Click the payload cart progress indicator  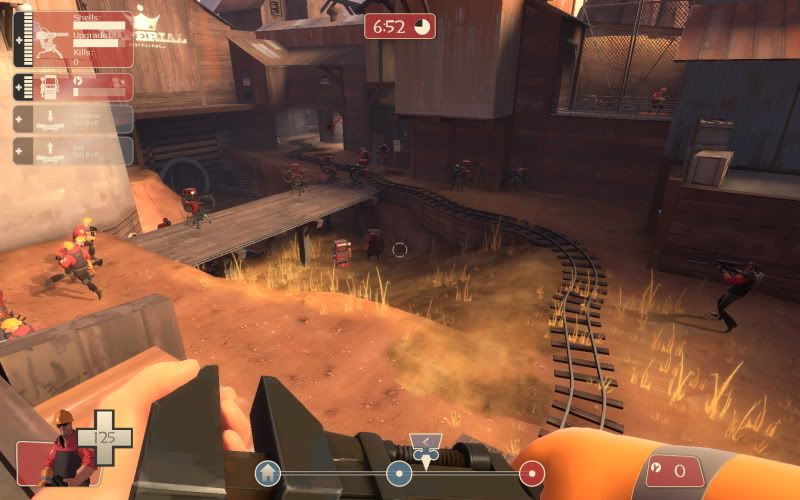pyautogui.click(x=425, y=450)
